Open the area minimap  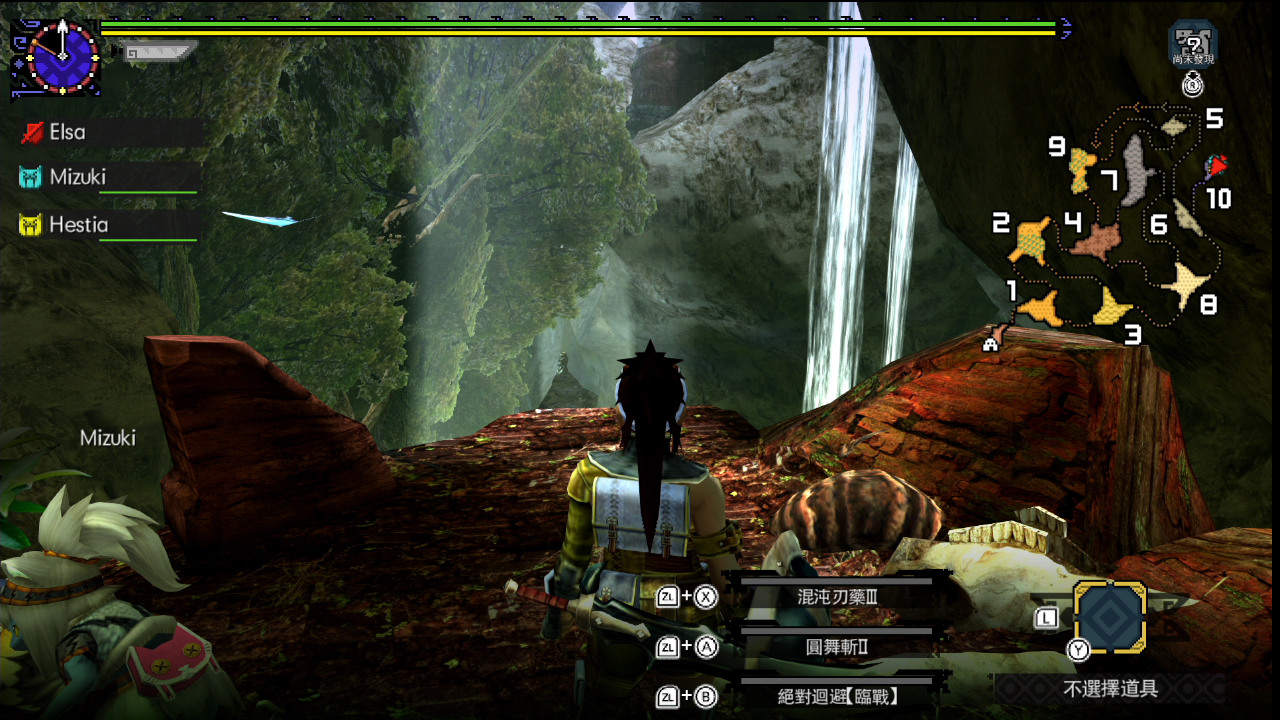tap(1110, 230)
